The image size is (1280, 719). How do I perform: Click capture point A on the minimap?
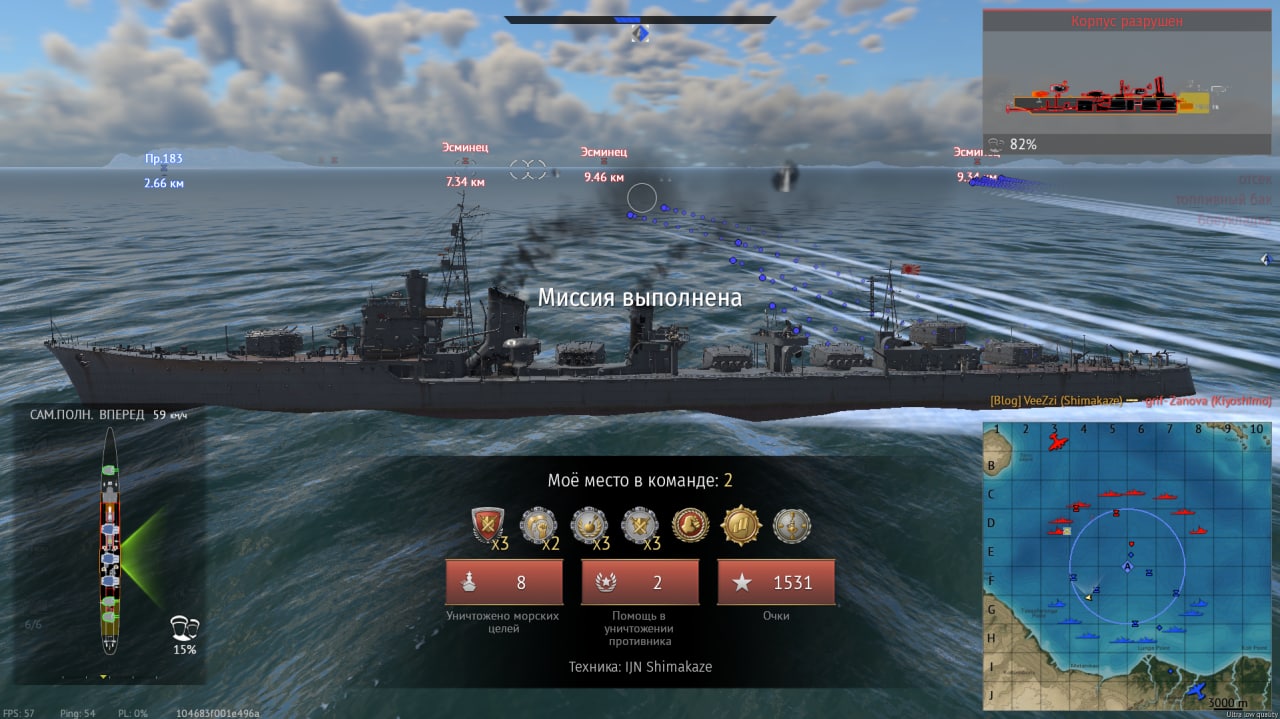click(1128, 567)
